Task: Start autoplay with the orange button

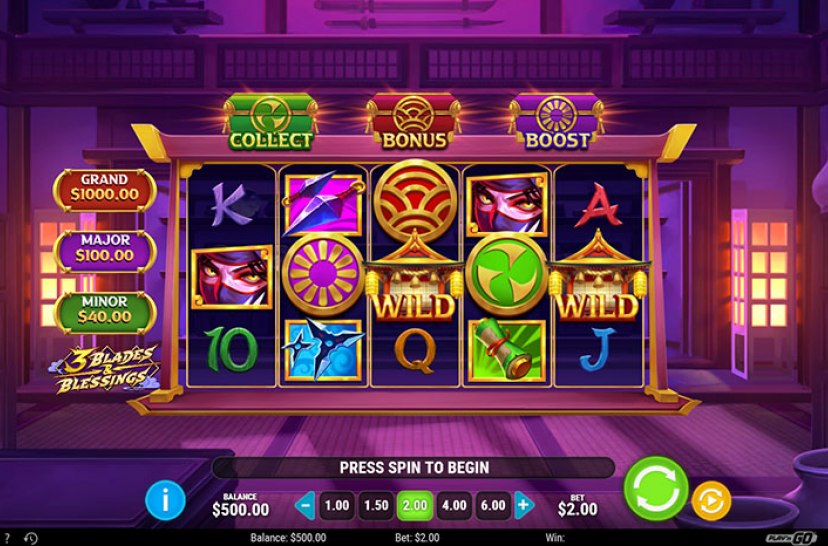Action: [711, 499]
